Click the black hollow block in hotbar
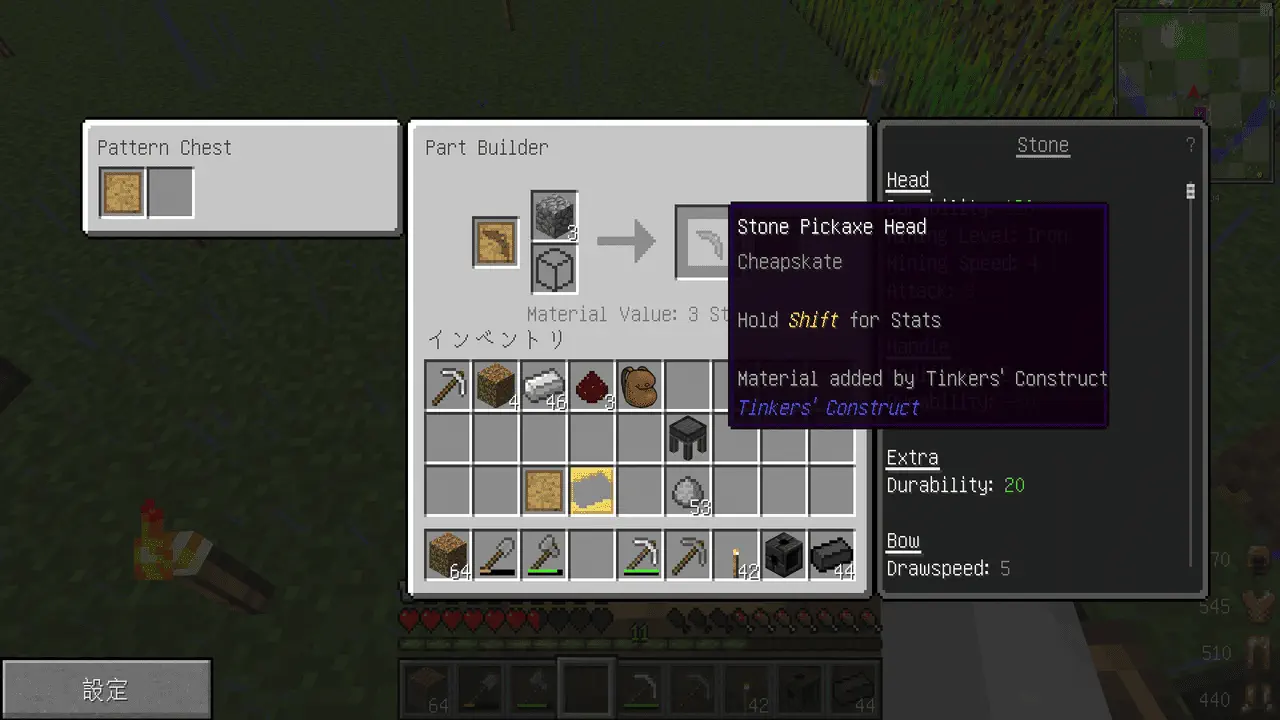This screenshot has height=720, width=1280. pos(784,556)
